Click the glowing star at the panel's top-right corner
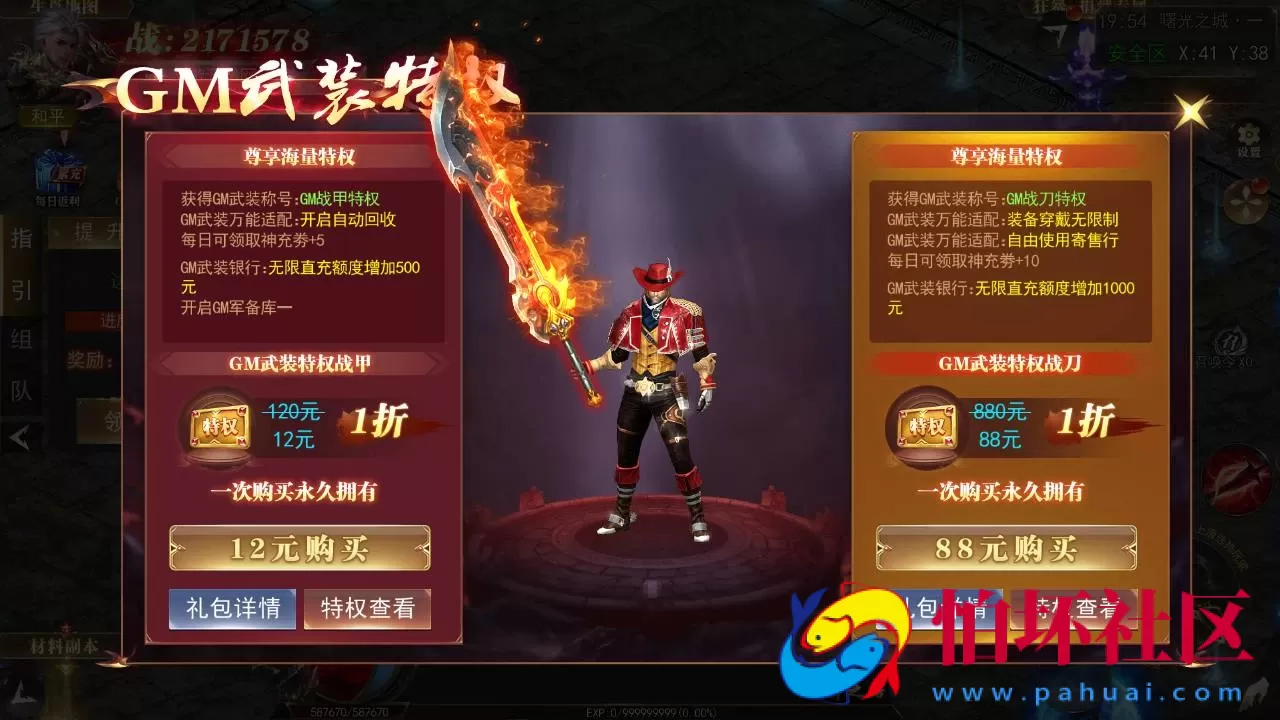Image resolution: width=1280 pixels, height=720 pixels. [x=1190, y=110]
